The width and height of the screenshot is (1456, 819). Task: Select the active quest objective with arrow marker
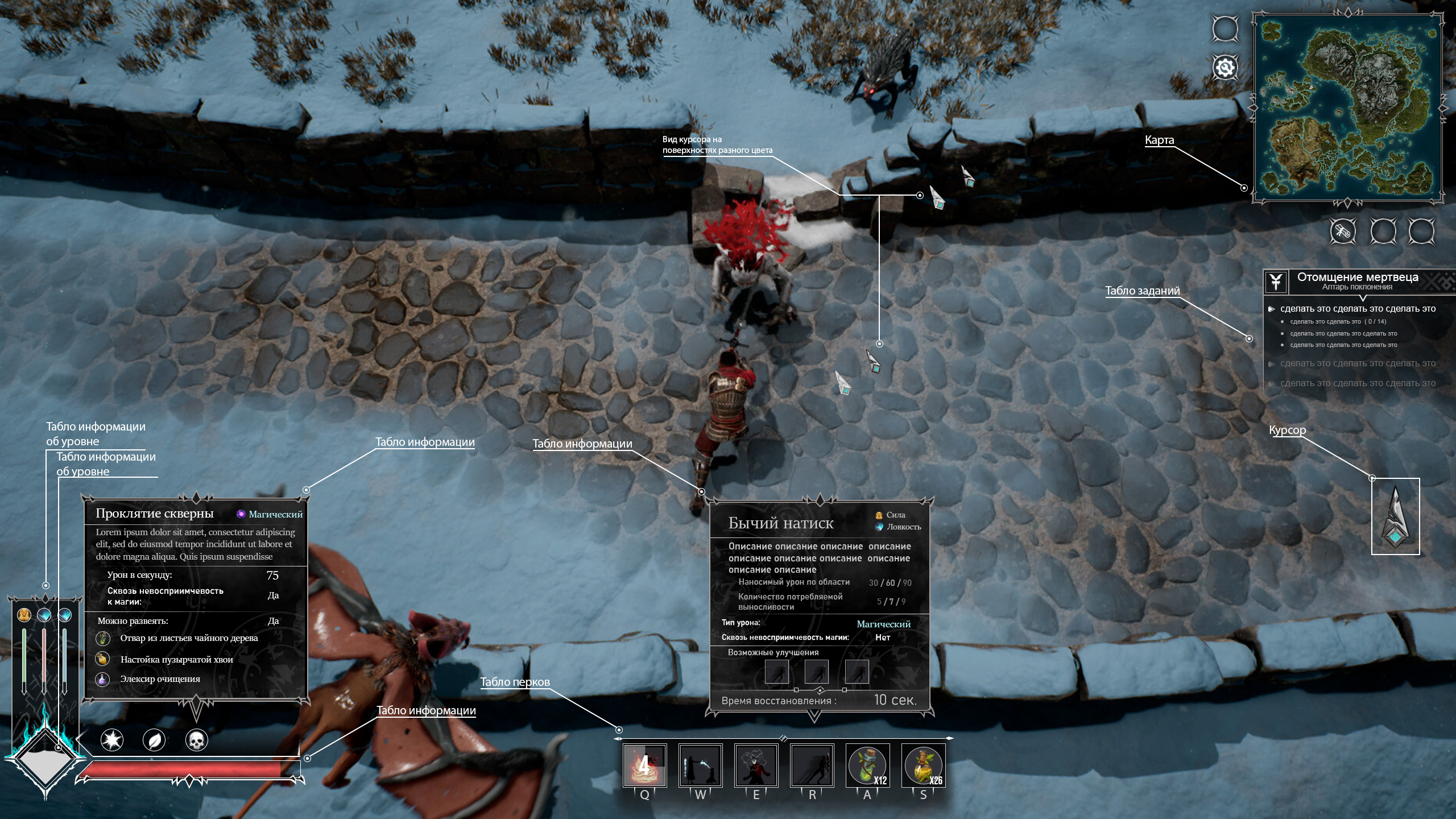coord(1357,309)
